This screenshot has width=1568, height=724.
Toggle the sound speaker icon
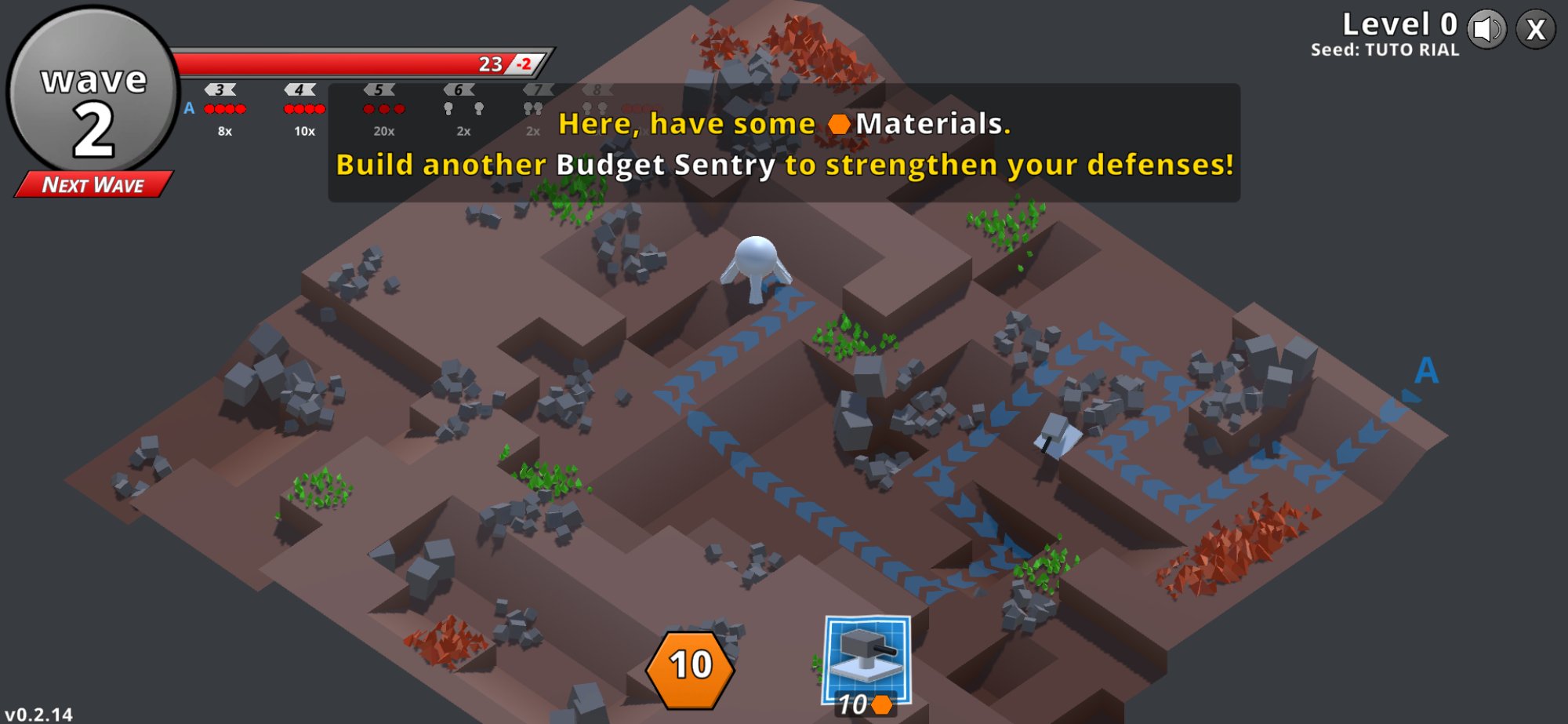point(1486,30)
